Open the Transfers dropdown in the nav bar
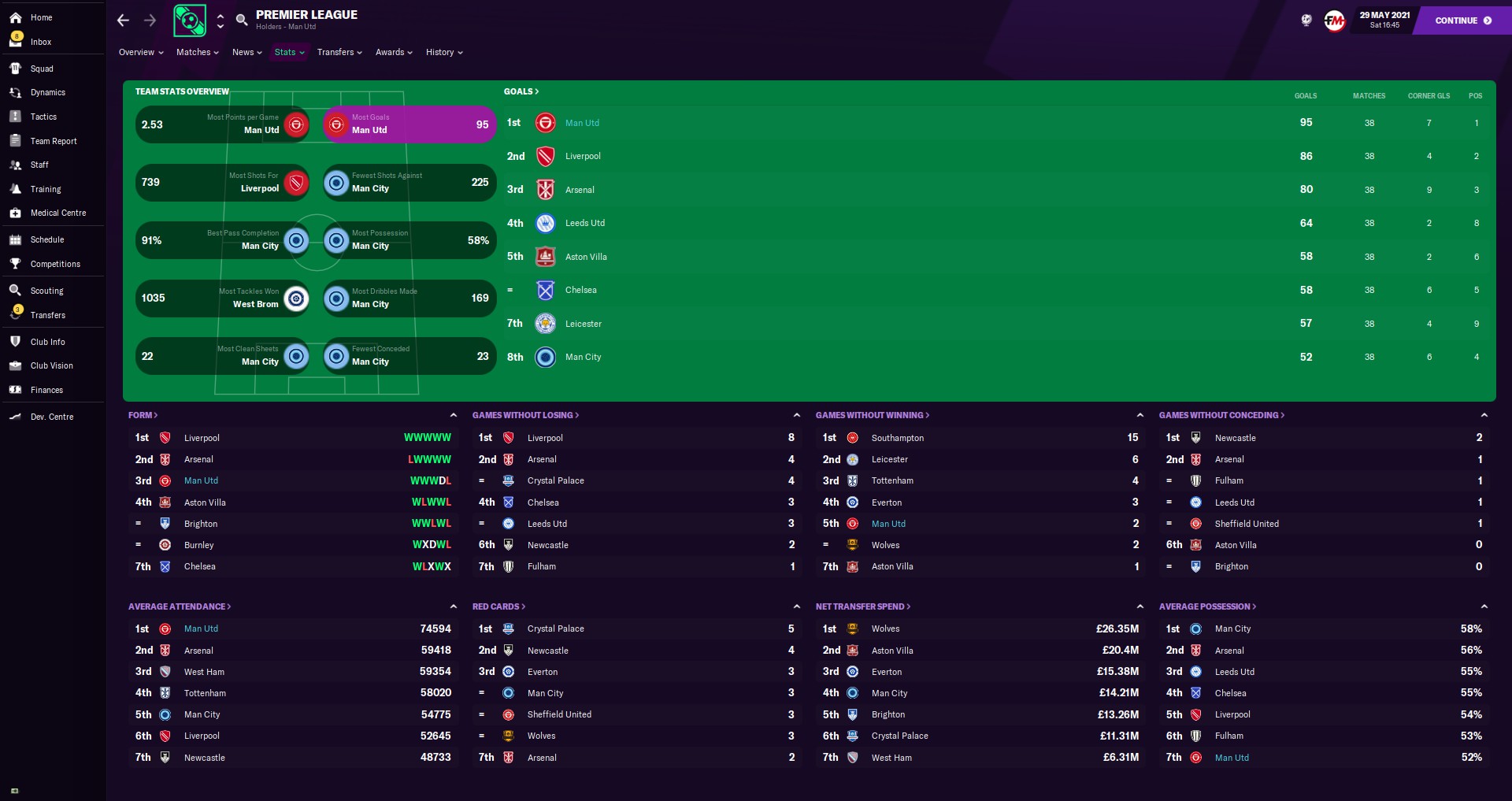 click(339, 52)
